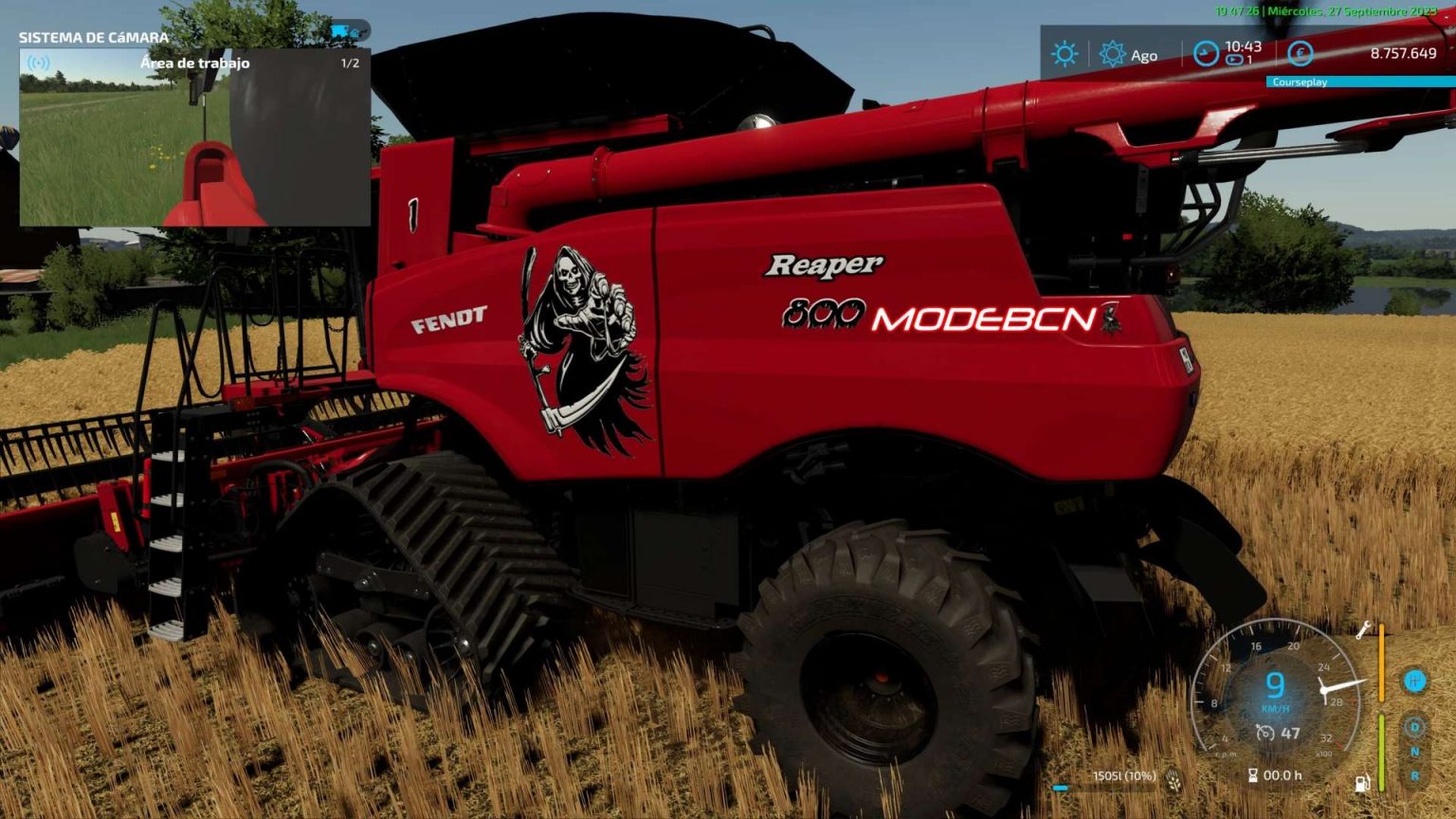
Task: Click the clock icon beside 10:43
Action: tap(1206, 55)
